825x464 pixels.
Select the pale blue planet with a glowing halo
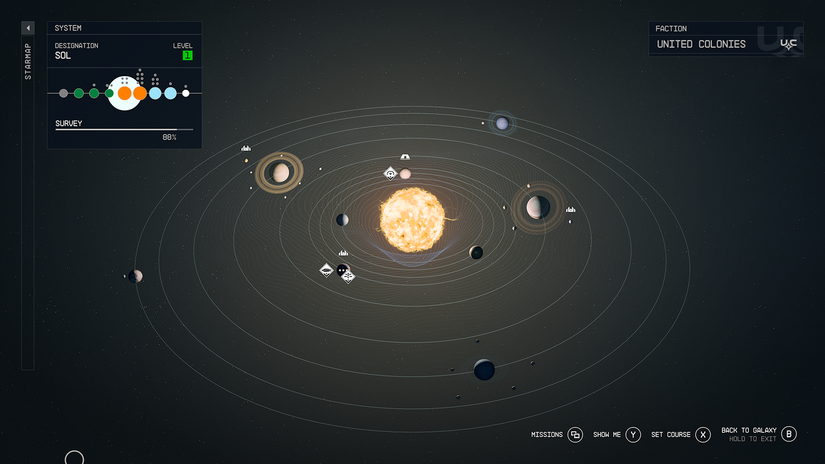tap(502, 124)
